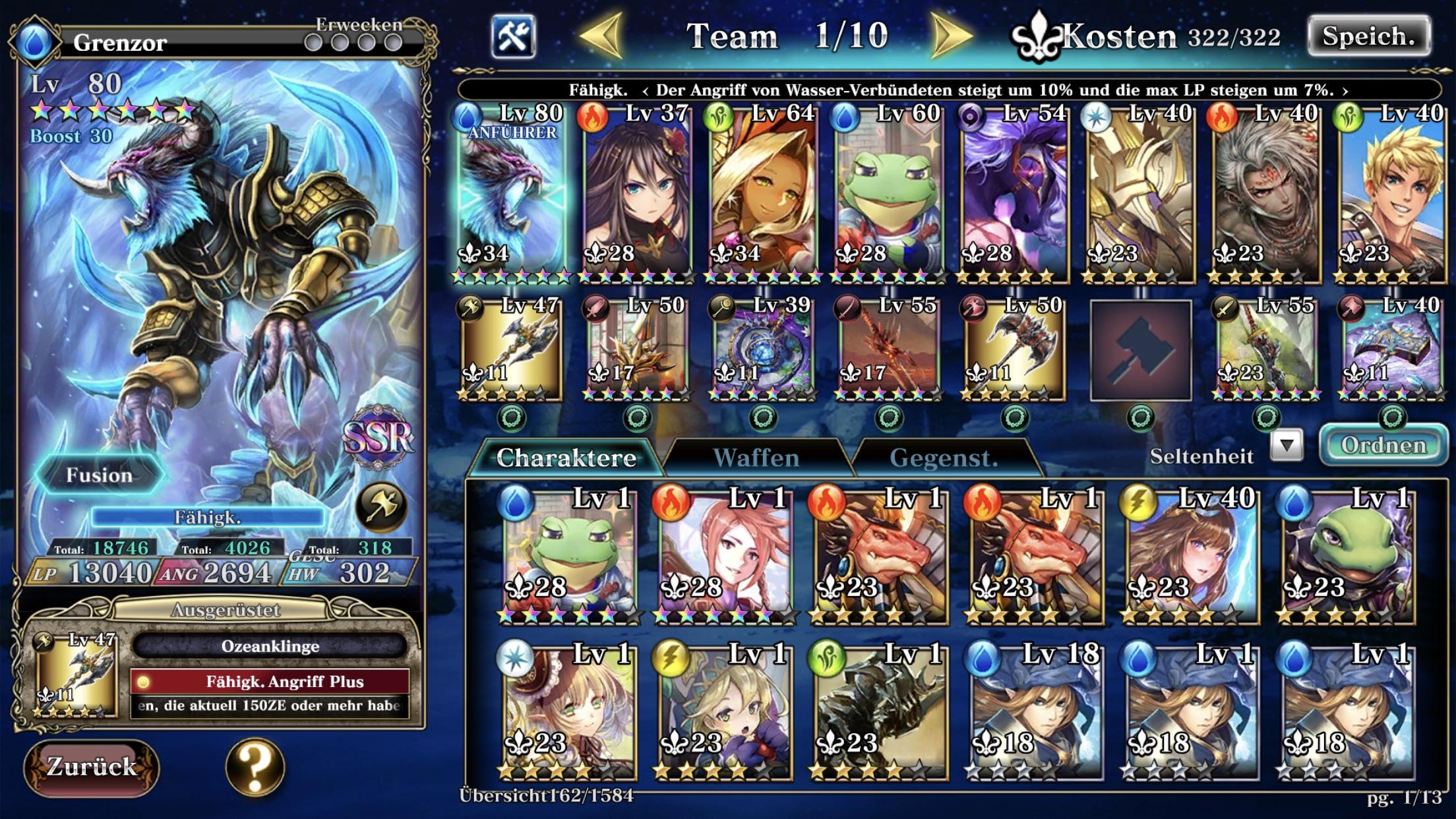Click the empty weapon slot with hammer

click(1140, 350)
